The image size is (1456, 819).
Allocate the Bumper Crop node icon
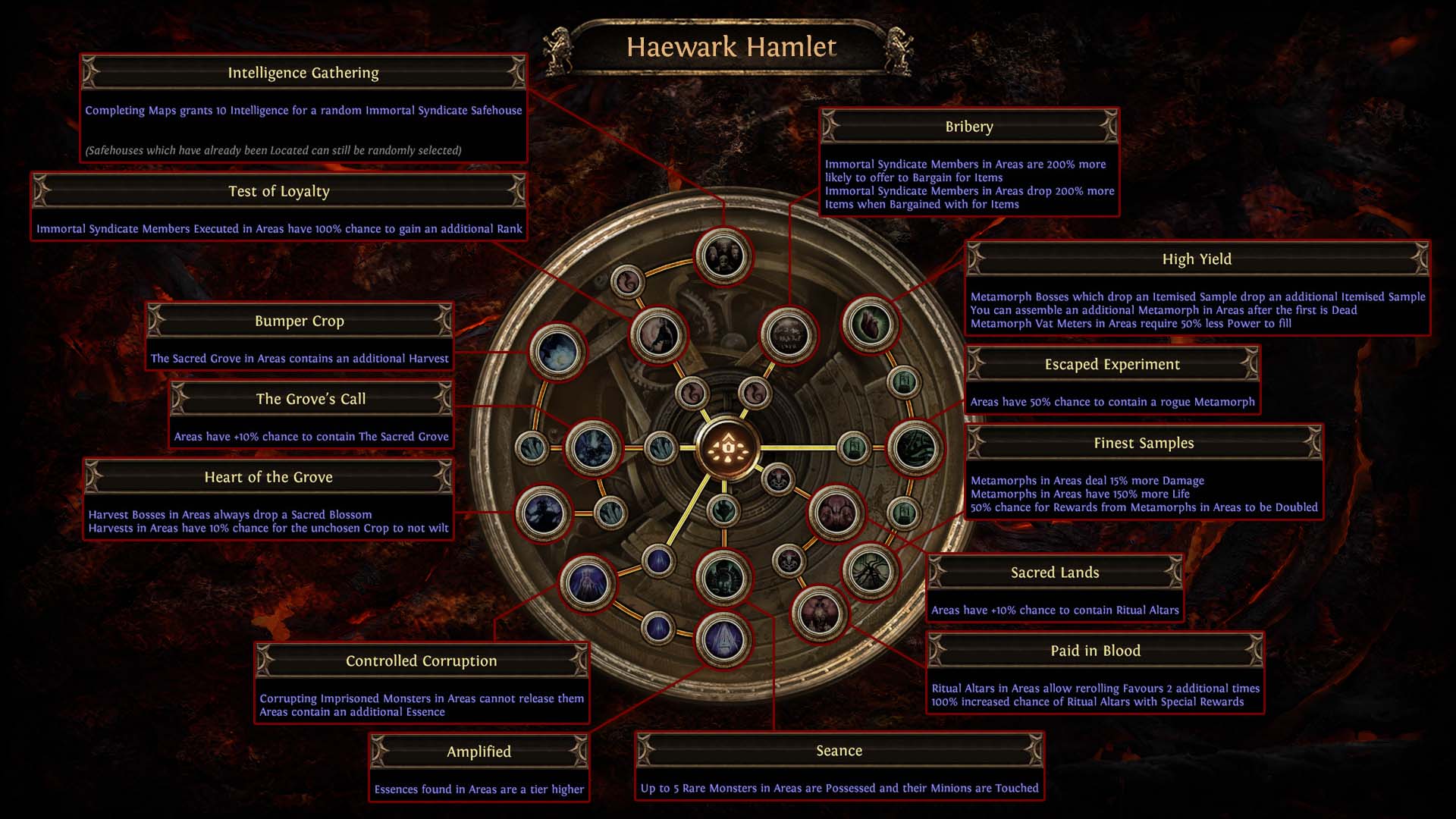[557, 352]
